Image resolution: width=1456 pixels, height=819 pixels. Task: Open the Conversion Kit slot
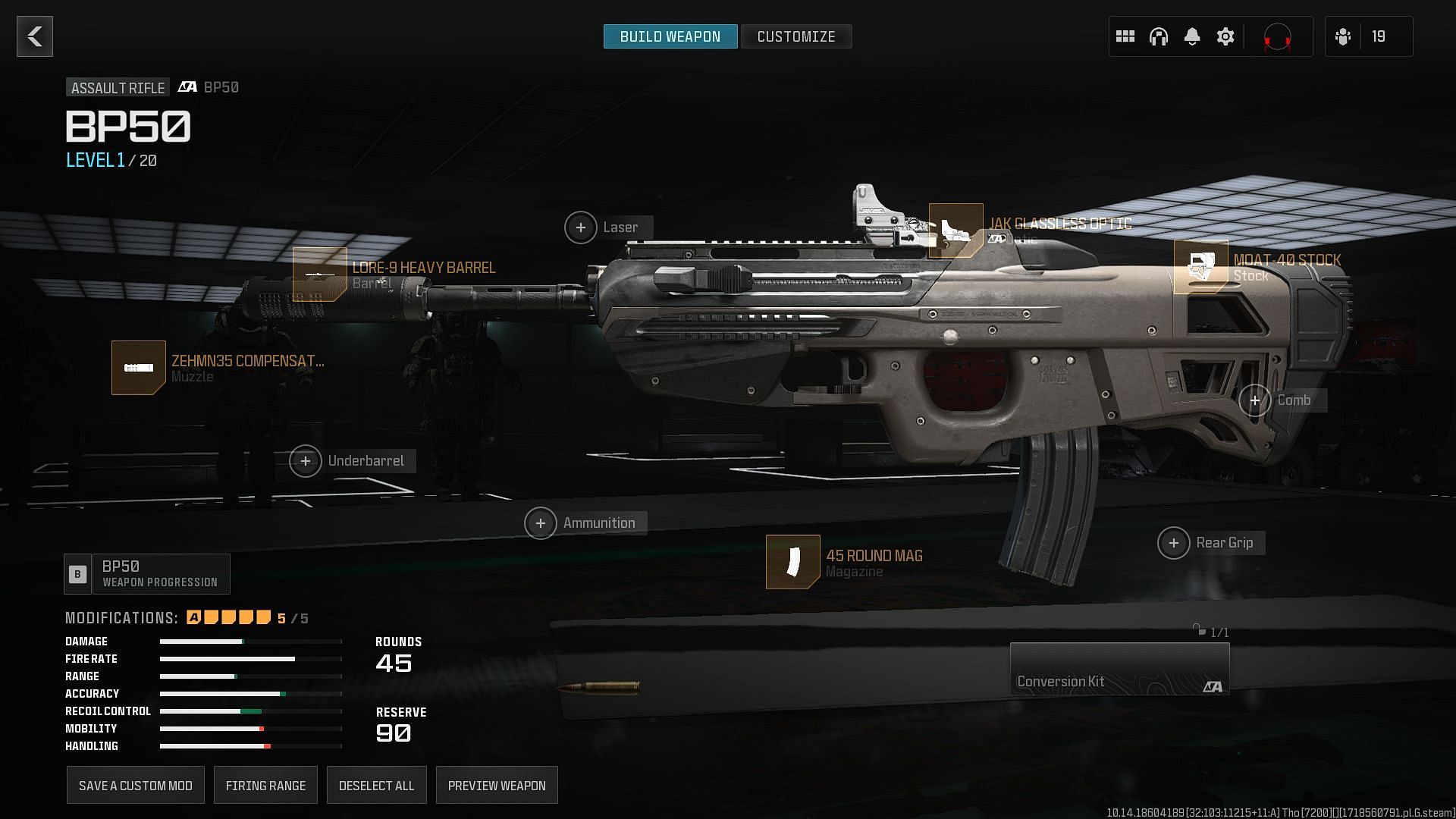coord(1119,669)
